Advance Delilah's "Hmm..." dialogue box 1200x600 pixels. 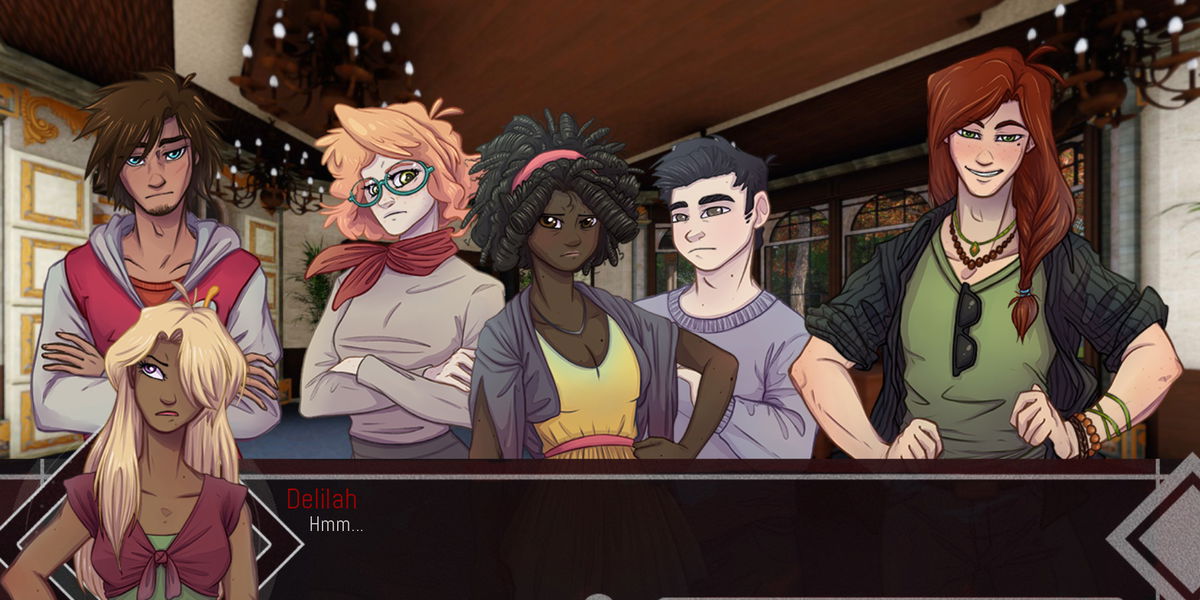point(700,530)
